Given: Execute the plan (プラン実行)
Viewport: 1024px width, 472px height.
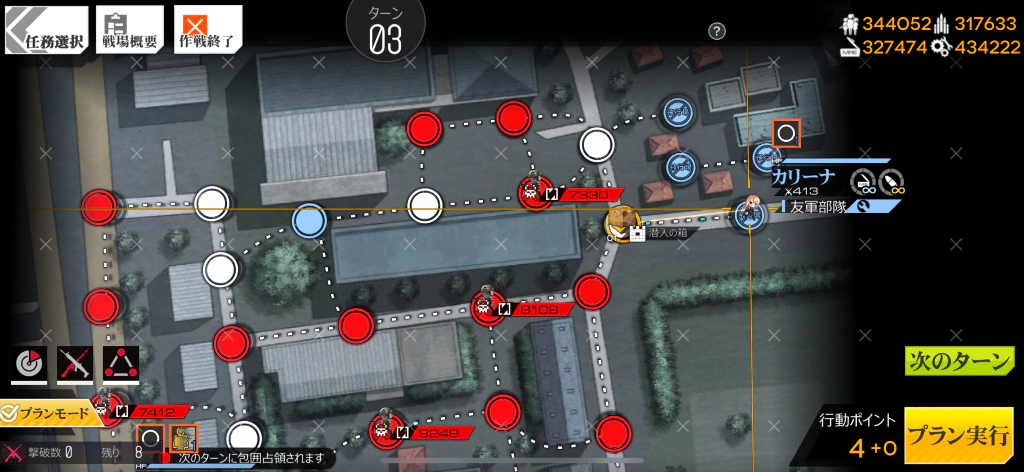Looking at the screenshot, I should pos(957,436).
